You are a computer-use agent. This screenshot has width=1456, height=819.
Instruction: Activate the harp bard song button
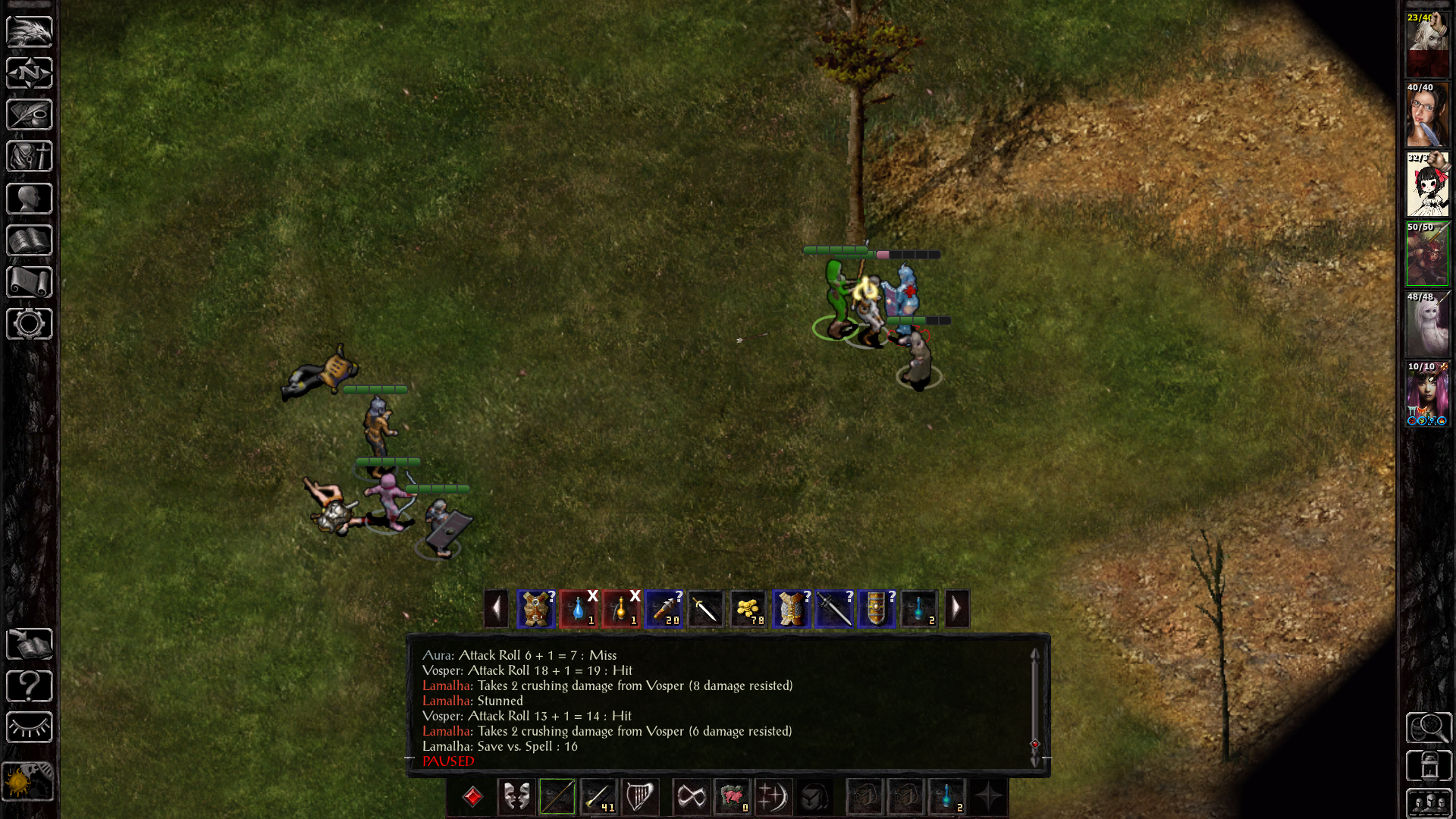click(639, 797)
